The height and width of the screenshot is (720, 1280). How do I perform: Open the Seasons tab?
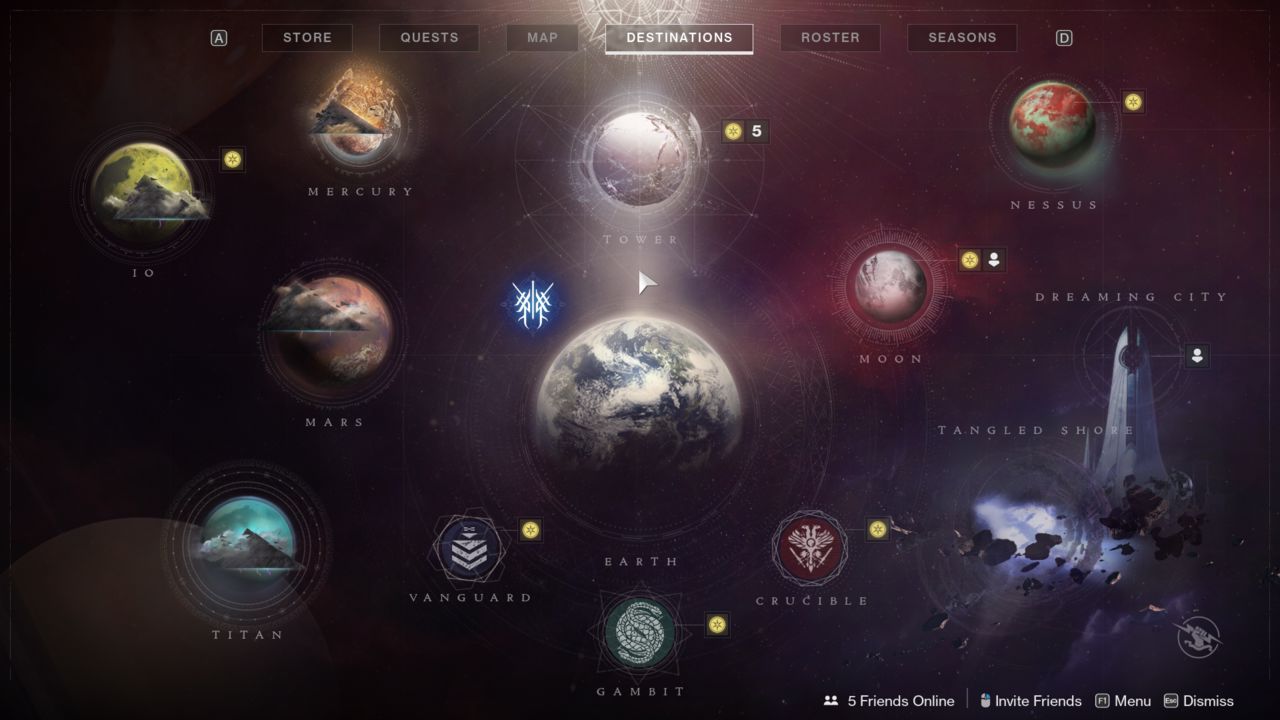coord(962,38)
